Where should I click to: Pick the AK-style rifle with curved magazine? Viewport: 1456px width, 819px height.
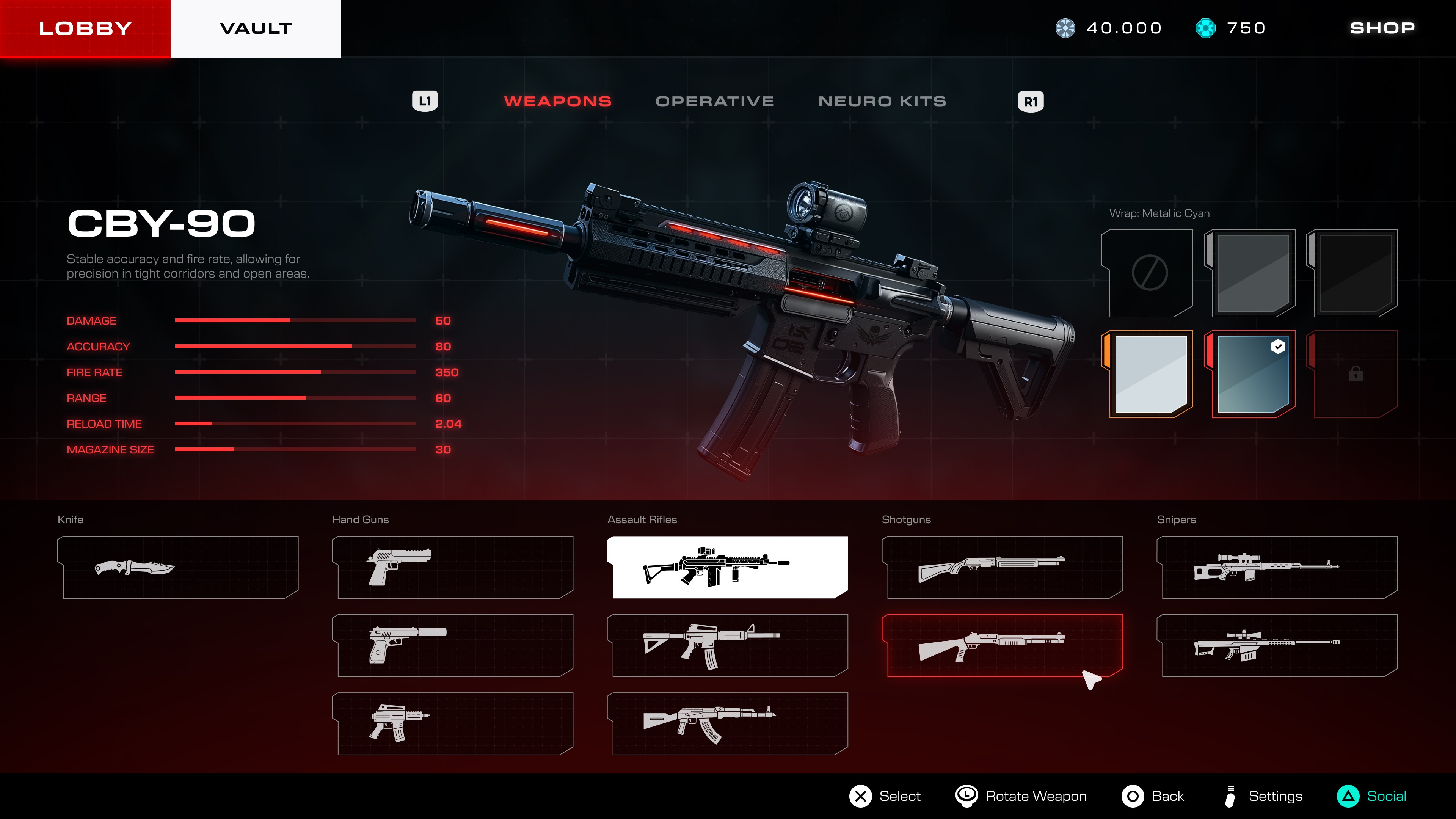point(728,723)
